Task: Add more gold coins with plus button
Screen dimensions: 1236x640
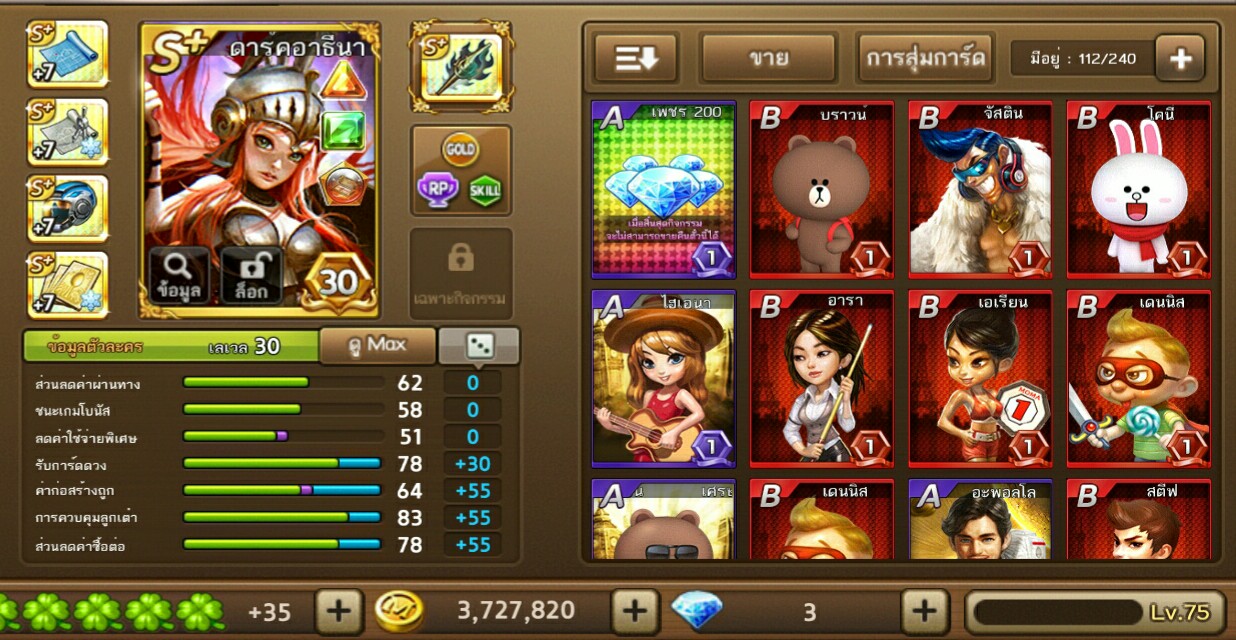Action: (x=635, y=611)
